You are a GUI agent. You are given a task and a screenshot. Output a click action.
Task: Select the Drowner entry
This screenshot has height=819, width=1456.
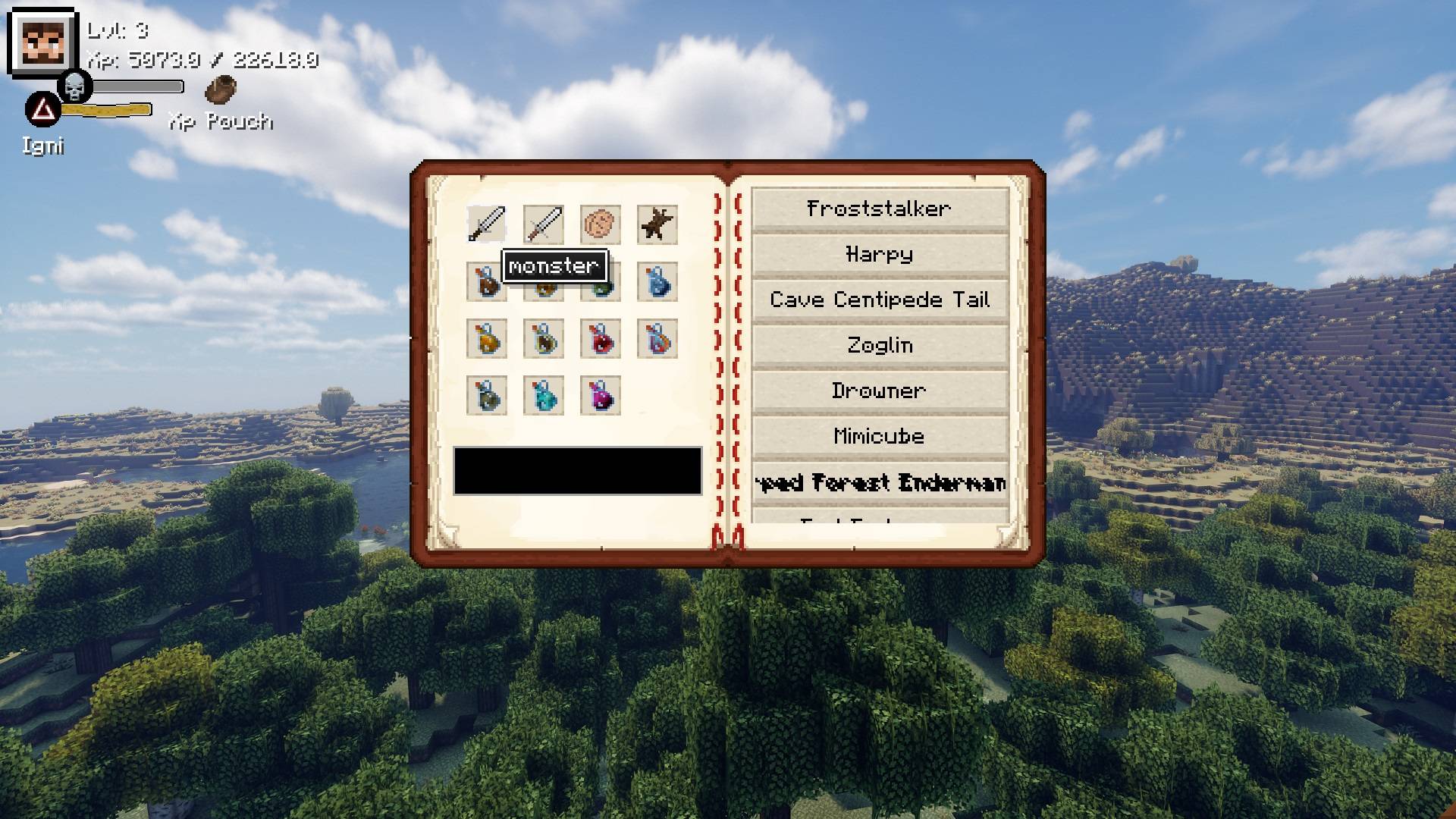point(878,391)
